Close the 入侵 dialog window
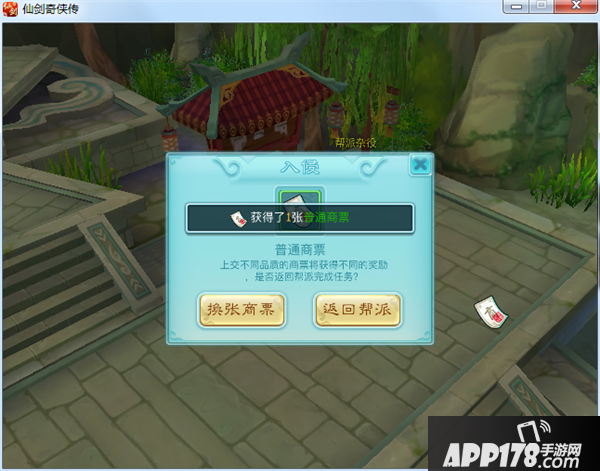This screenshot has height=471, width=600. [420, 164]
